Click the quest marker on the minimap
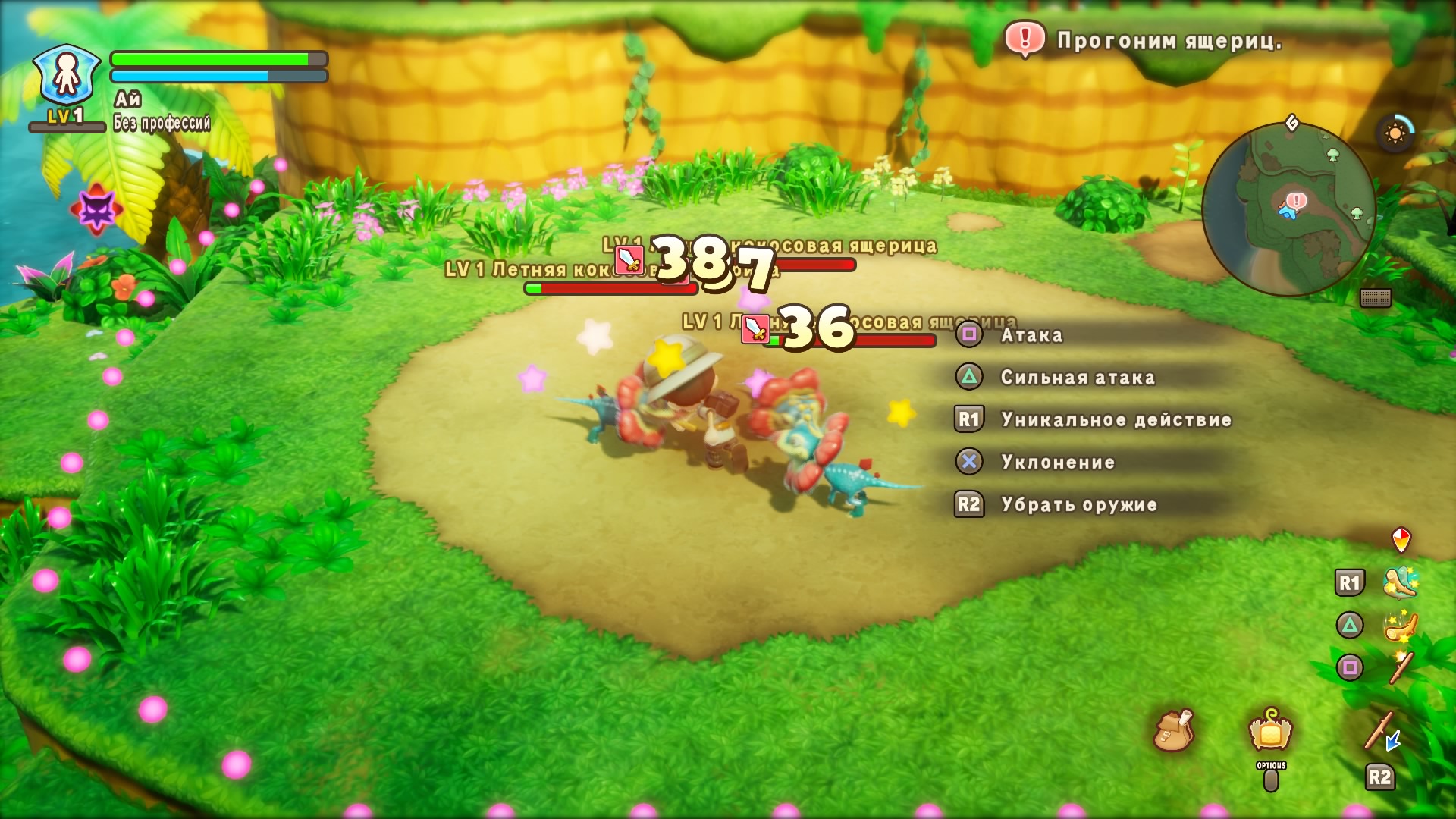 coord(1296,201)
